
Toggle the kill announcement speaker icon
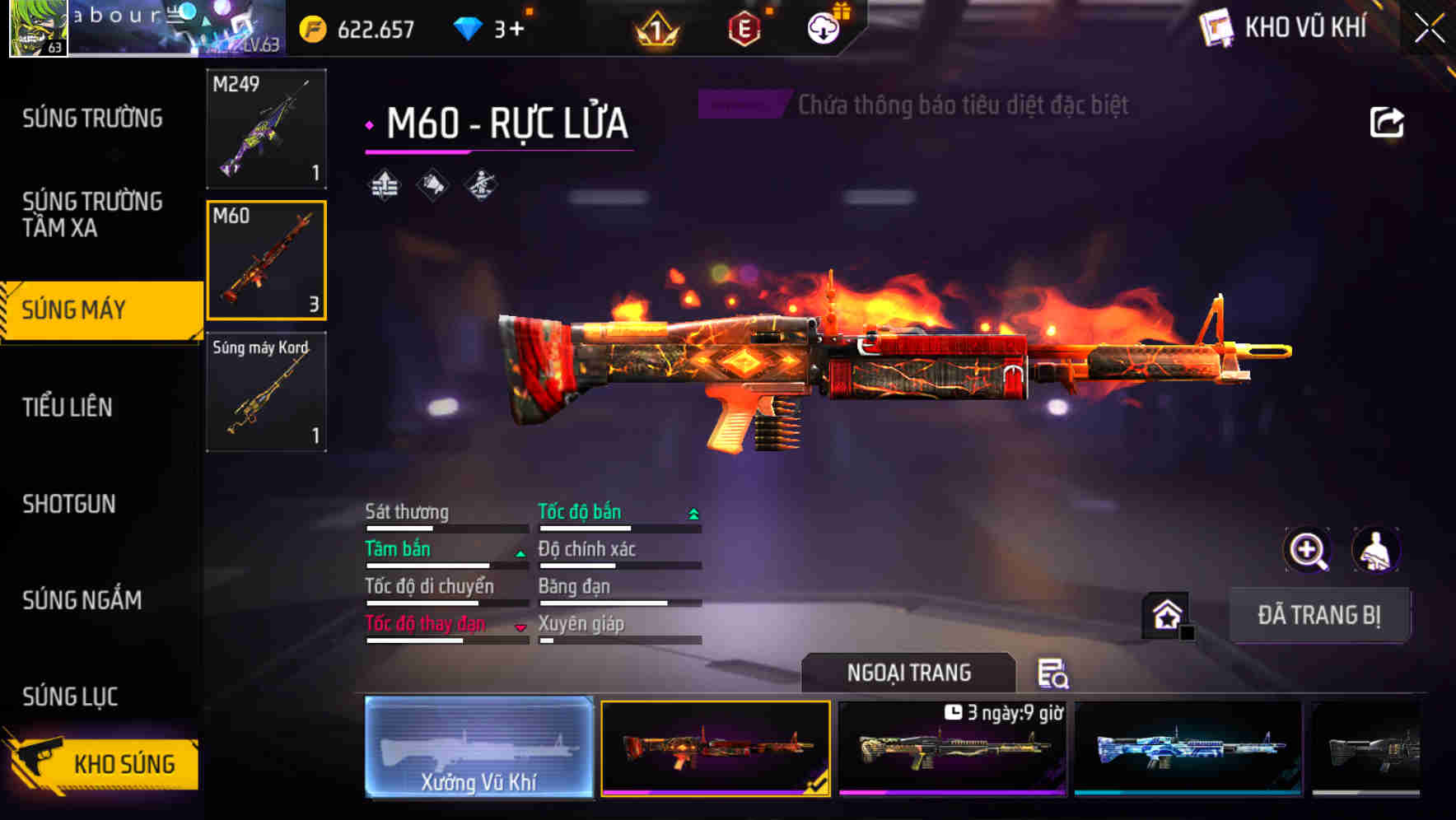point(431,185)
